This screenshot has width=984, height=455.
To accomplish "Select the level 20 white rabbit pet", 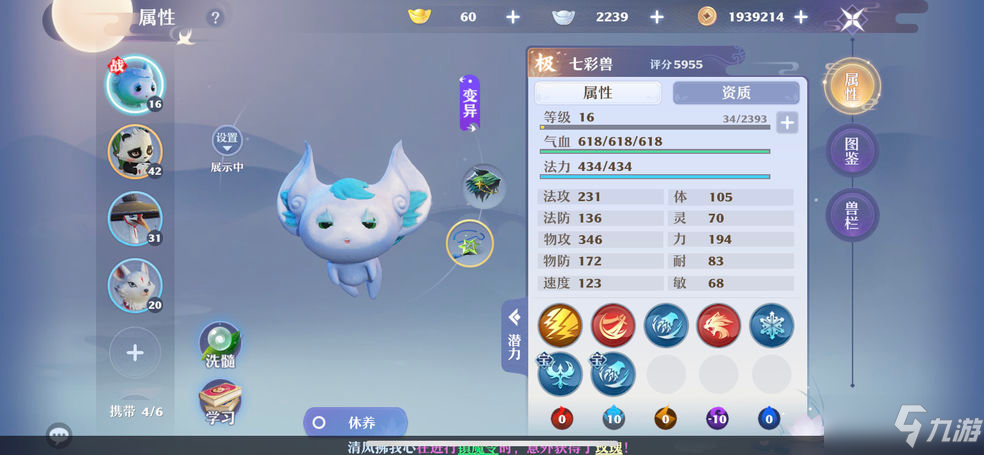I will pyautogui.click(x=135, y=285).
